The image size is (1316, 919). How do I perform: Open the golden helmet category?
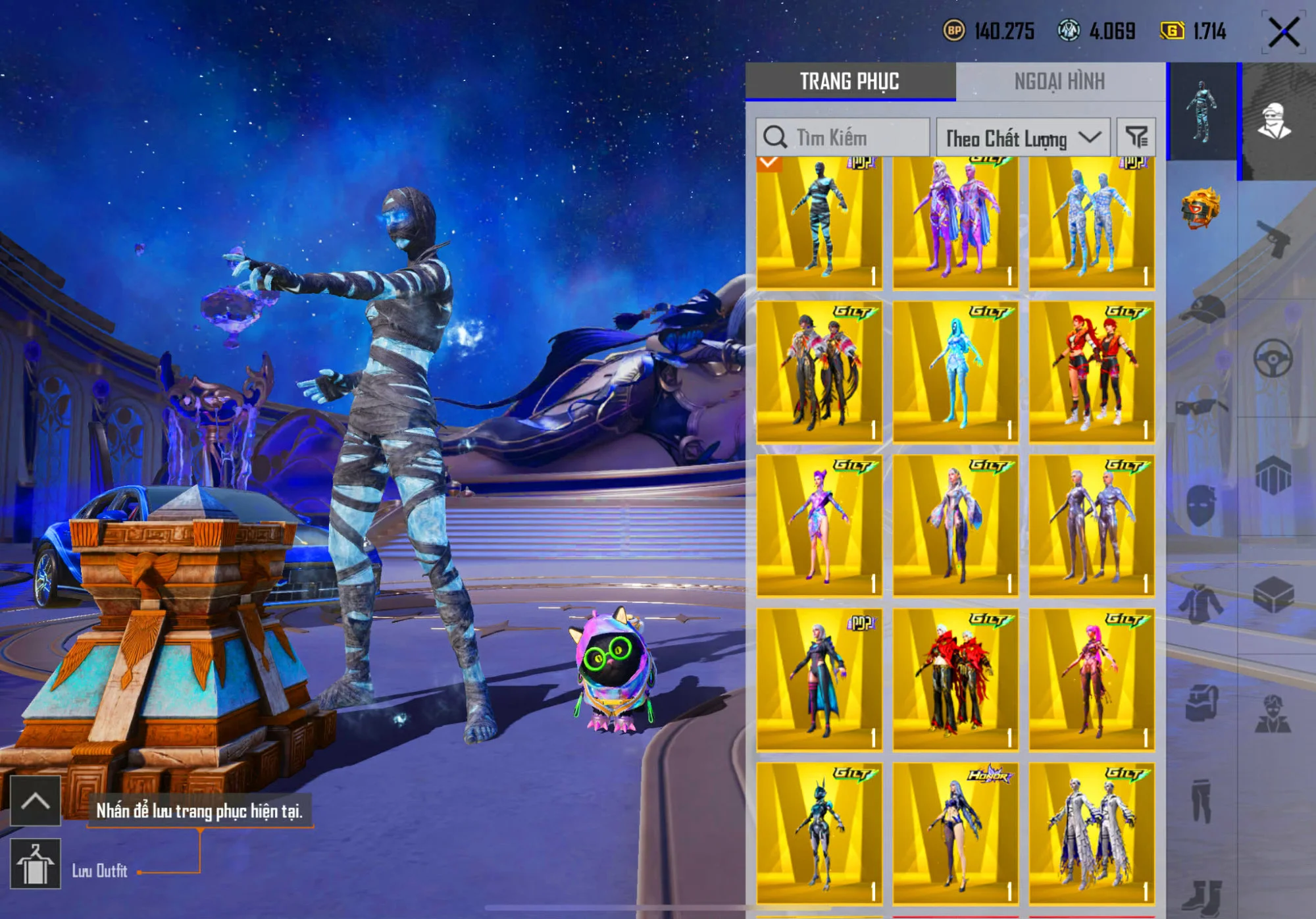pos(1201,208)
